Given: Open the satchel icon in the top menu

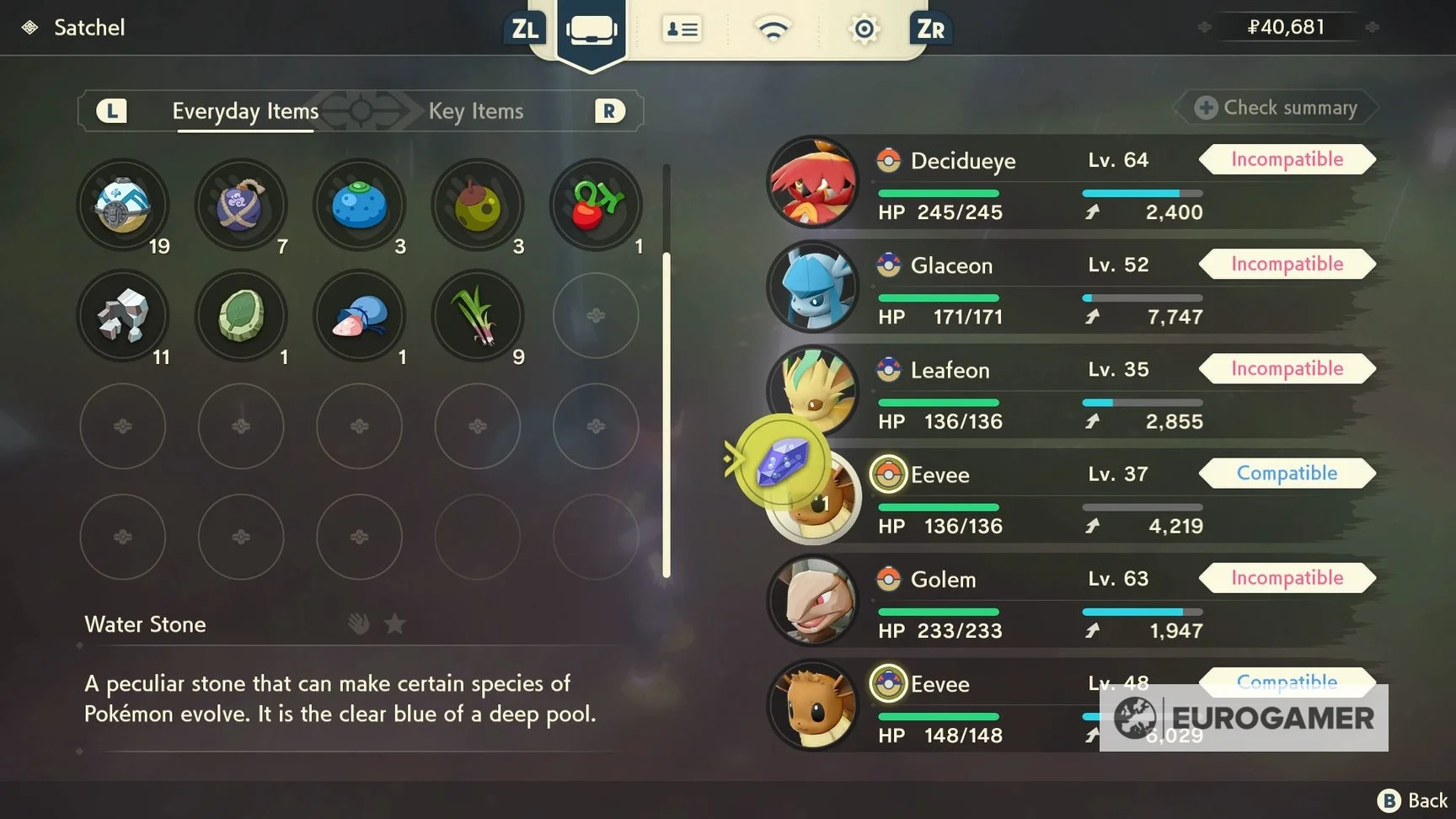Looking at the screenshot, I should (591, 28).
